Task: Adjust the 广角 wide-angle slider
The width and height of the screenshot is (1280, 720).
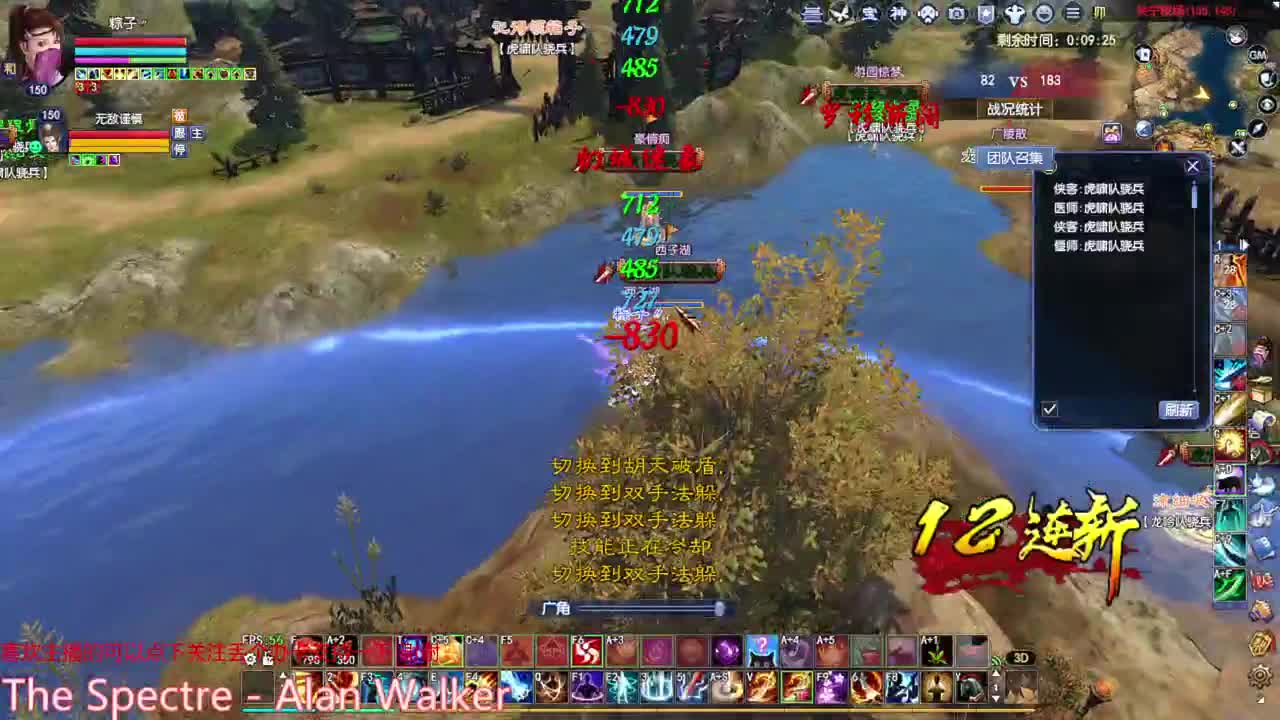Action: coord(720,608)
